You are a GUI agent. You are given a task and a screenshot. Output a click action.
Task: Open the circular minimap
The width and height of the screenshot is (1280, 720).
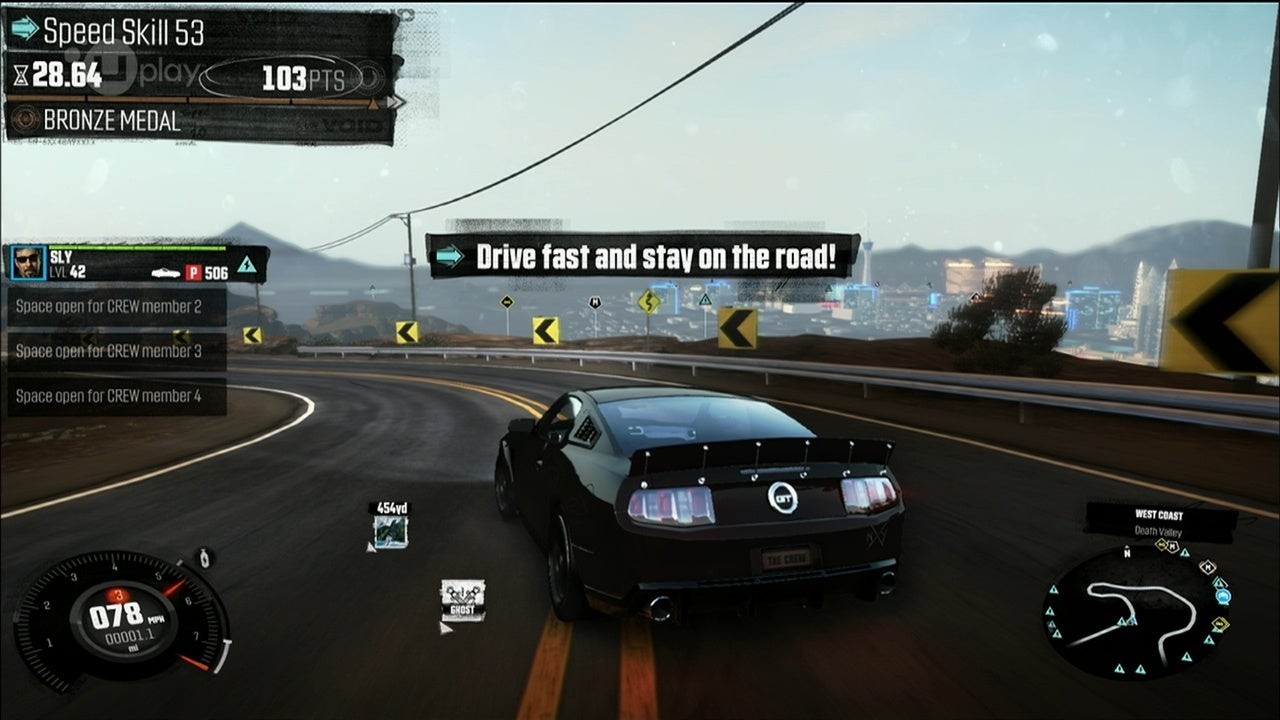[x=1137, y=613]
